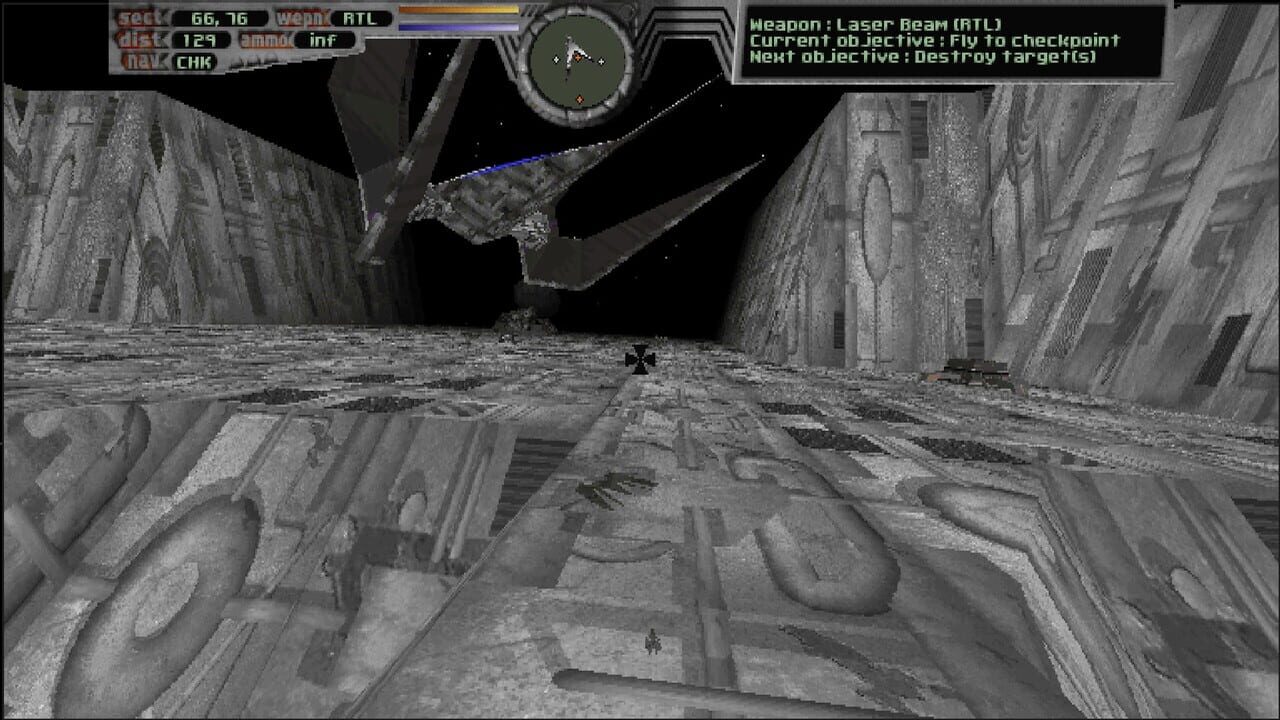Click the white waypoint marker on the radar
Image resolution: width=1280 pixels, height=720 pixels.
(601, 61)
